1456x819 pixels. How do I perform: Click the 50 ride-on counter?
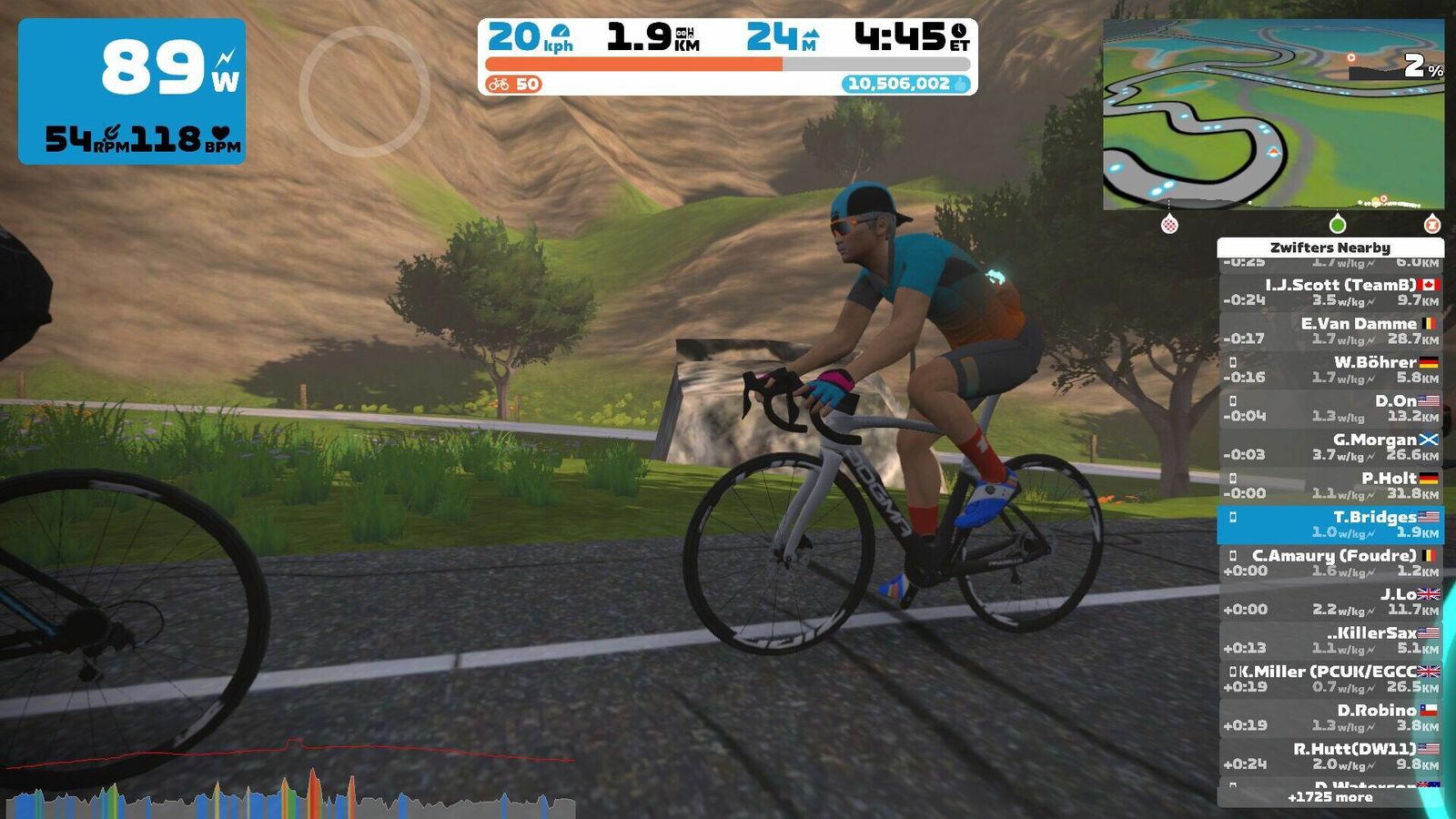tap(514, 84)
